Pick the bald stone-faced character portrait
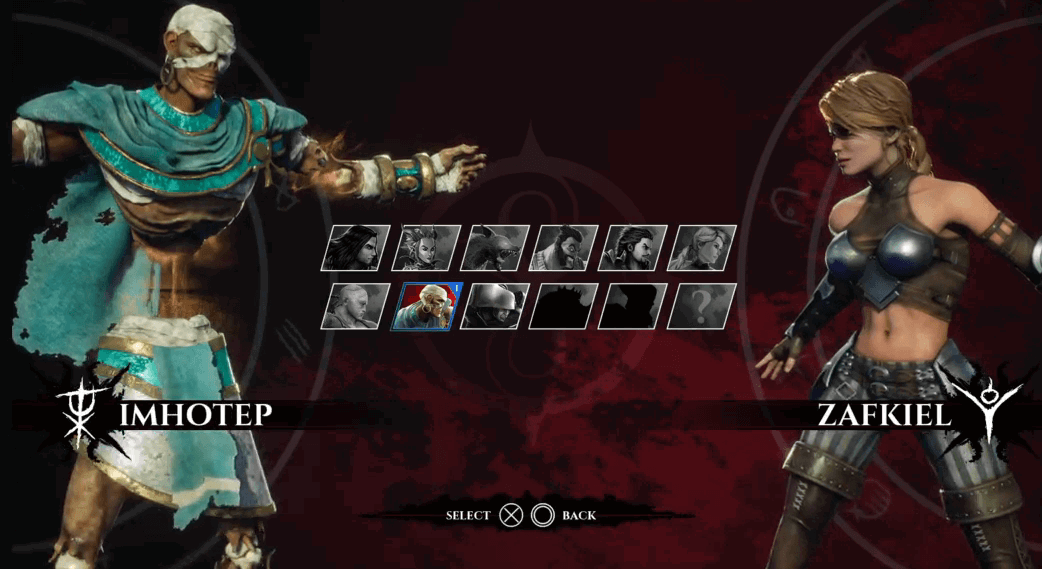Viewport: 1042px width, 569px height. 355,306
